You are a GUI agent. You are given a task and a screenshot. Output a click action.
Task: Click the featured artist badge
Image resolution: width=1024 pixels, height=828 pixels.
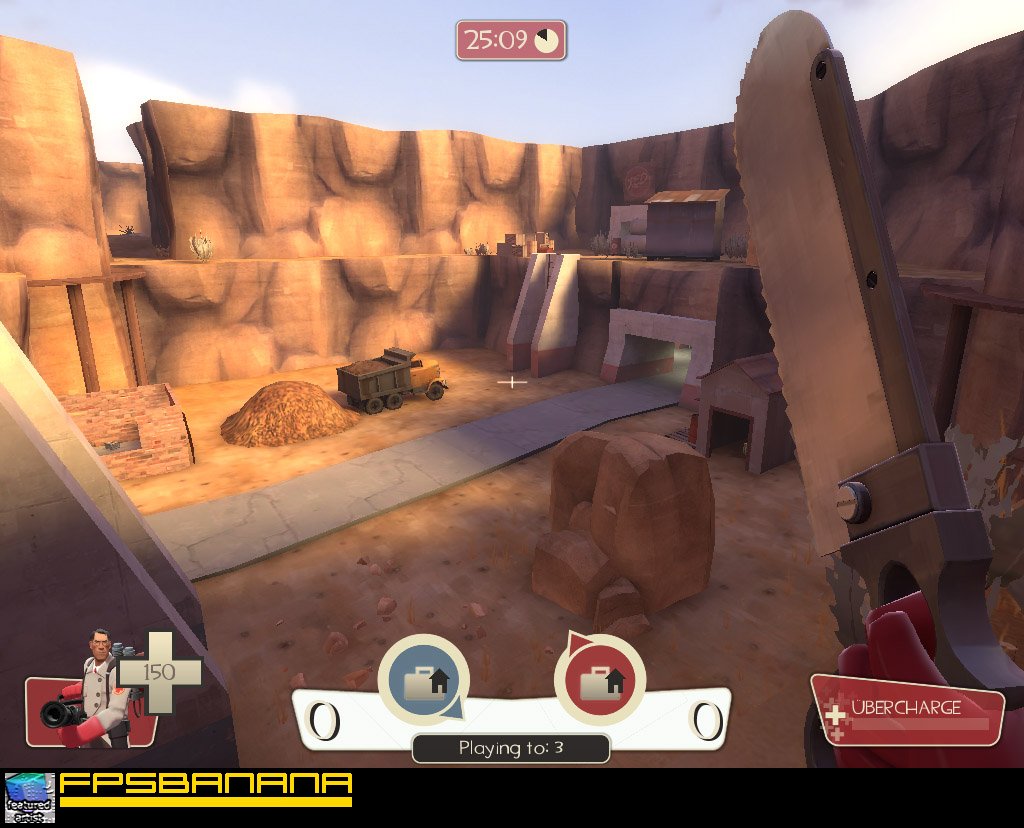click(x=29, y=797)
